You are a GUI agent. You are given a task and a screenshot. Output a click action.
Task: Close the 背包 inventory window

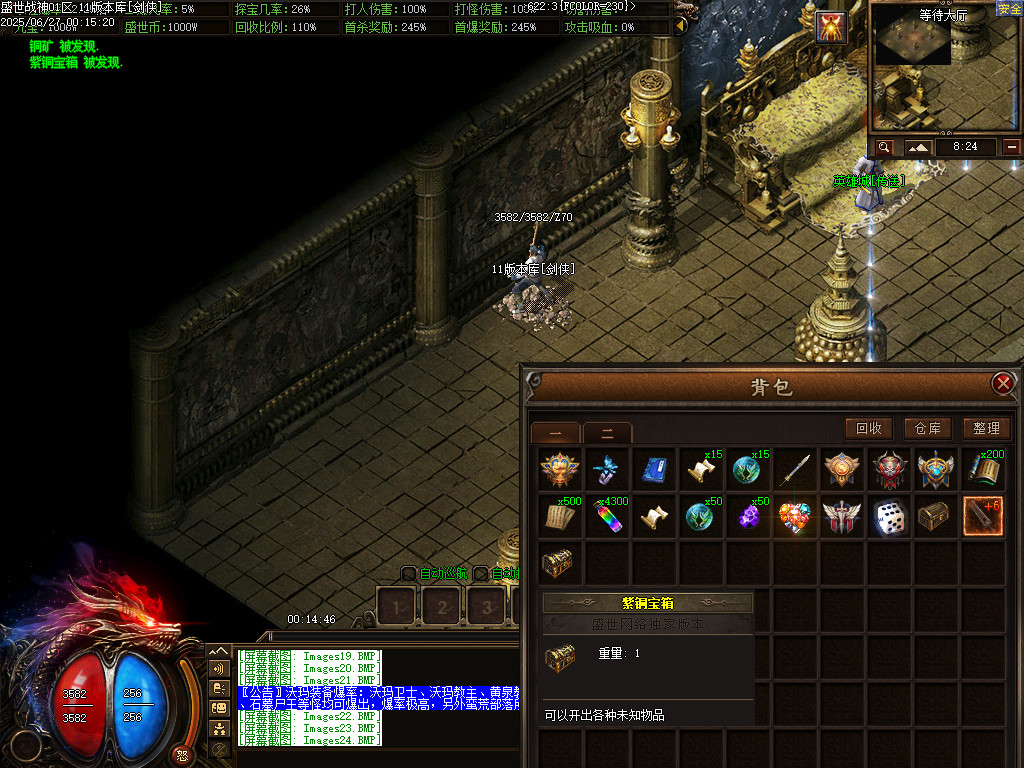(x=1002, y=383)
